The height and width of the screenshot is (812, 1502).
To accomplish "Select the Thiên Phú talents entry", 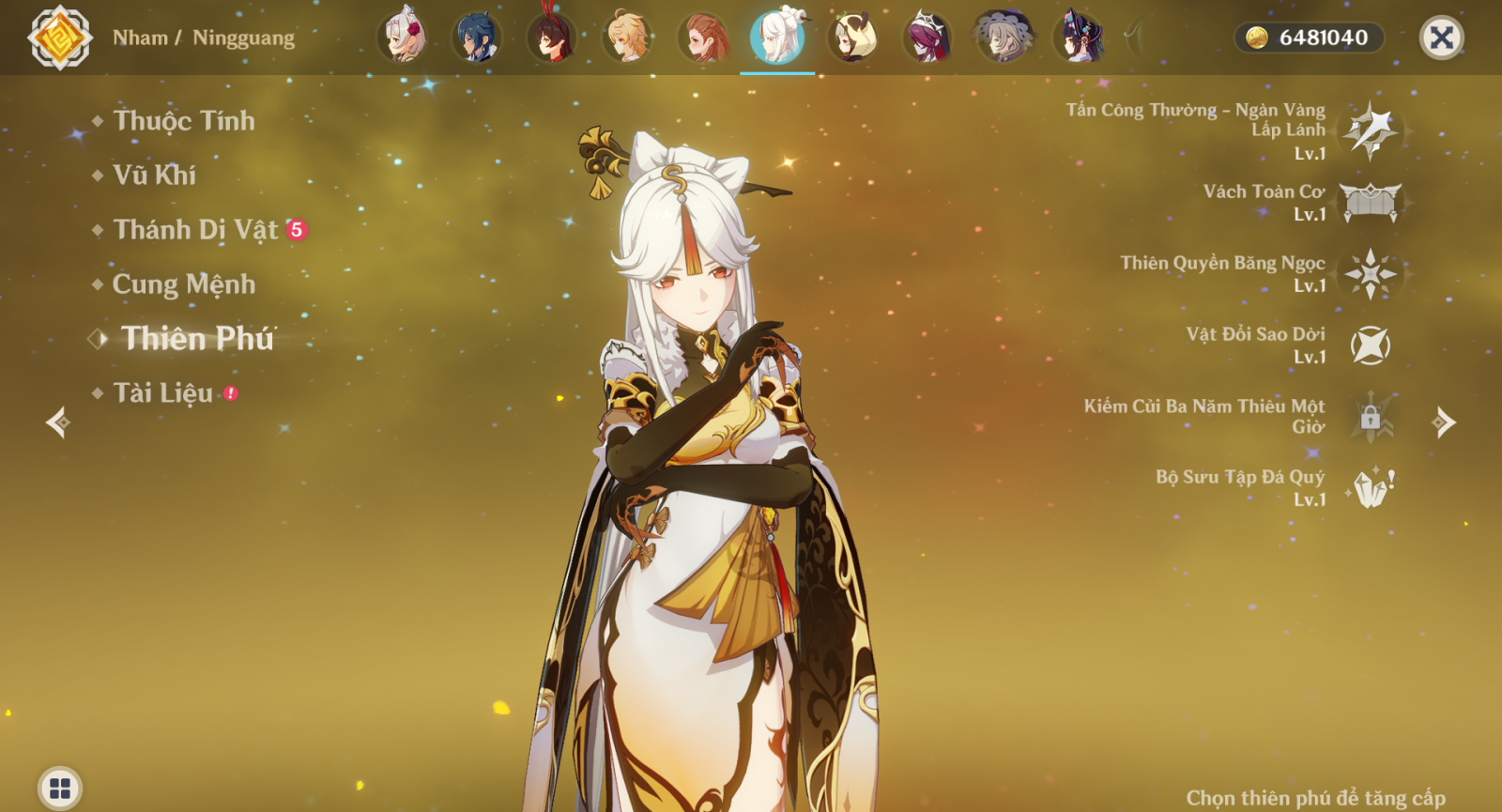I will click(x=197, y=339).
